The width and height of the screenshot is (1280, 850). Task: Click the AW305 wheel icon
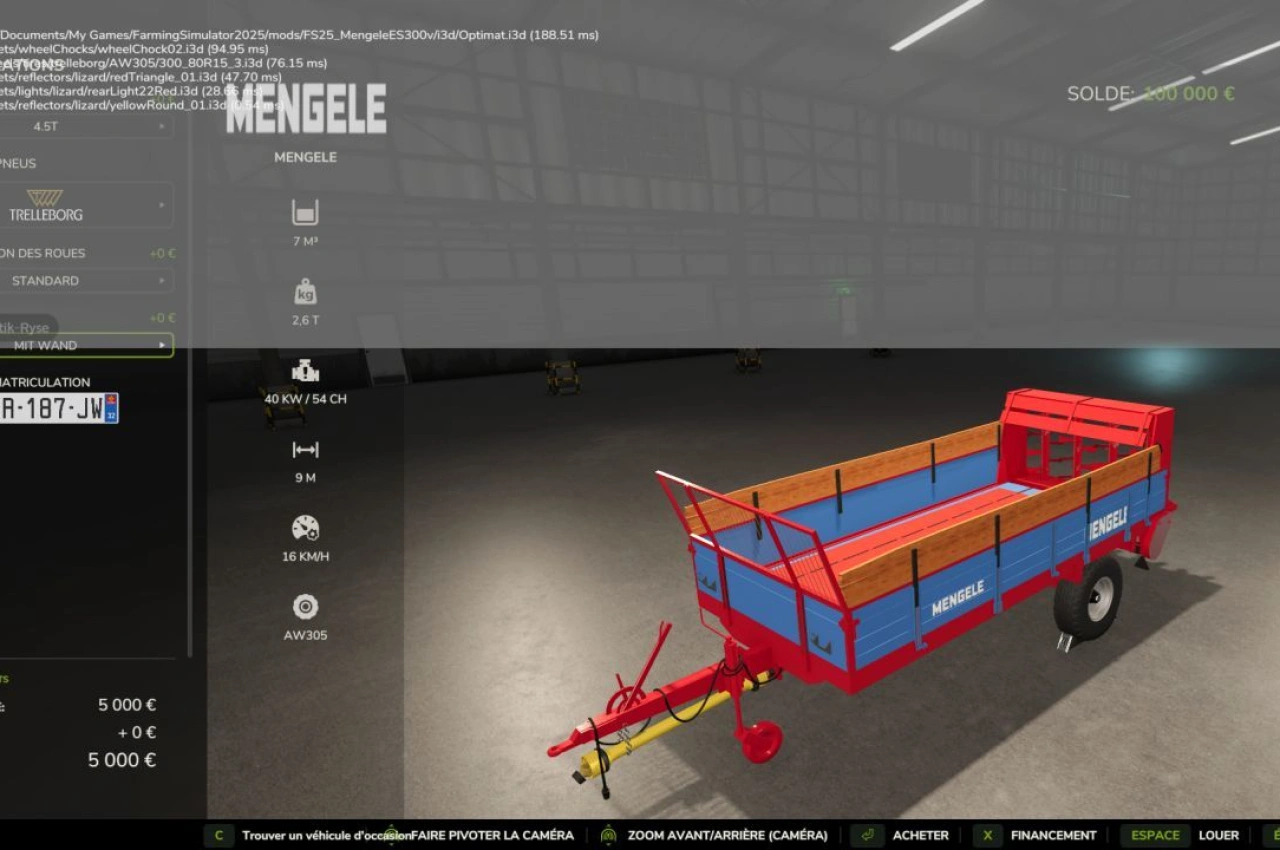point(305,607)
